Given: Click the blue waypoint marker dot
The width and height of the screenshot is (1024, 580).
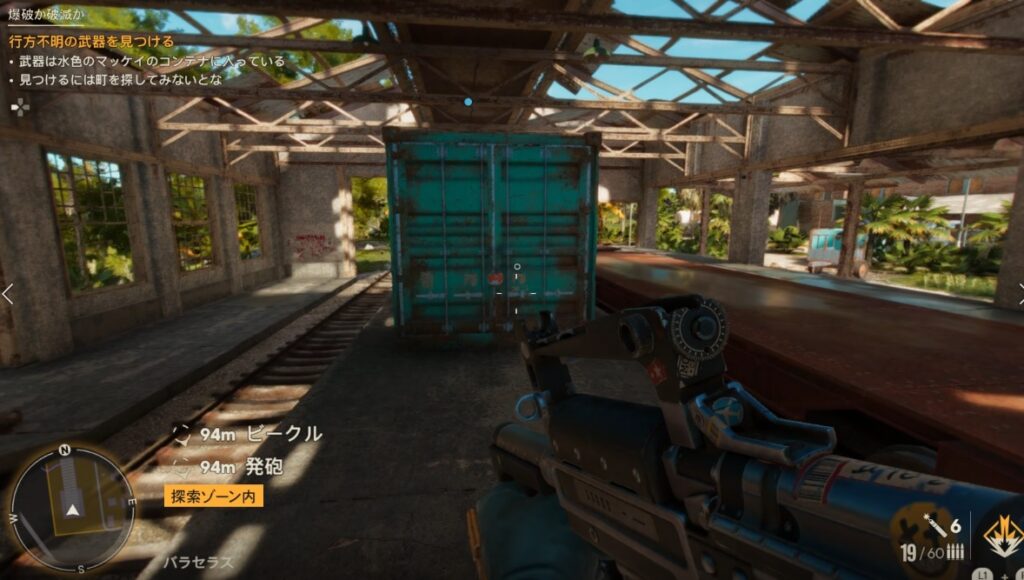Looking at the screenshot, I should [x=468, y=101].
